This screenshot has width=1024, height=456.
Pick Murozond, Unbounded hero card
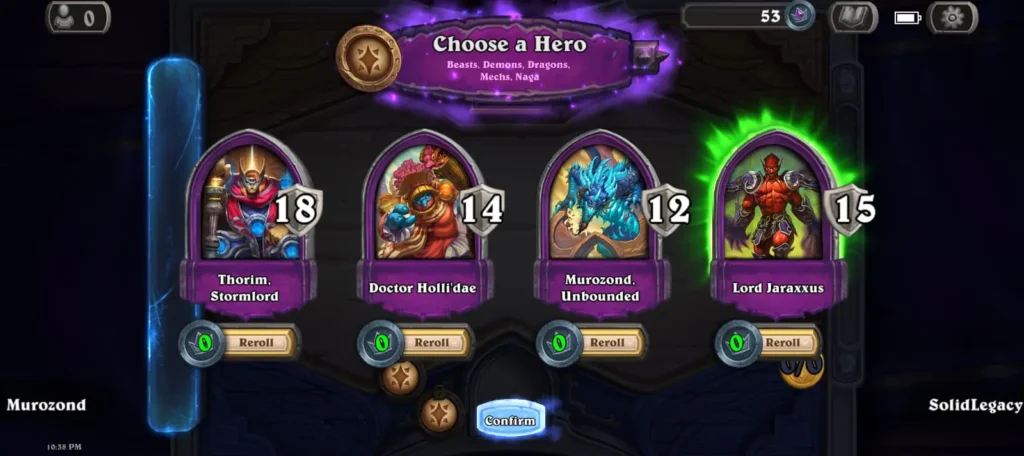tap(600, 205)
